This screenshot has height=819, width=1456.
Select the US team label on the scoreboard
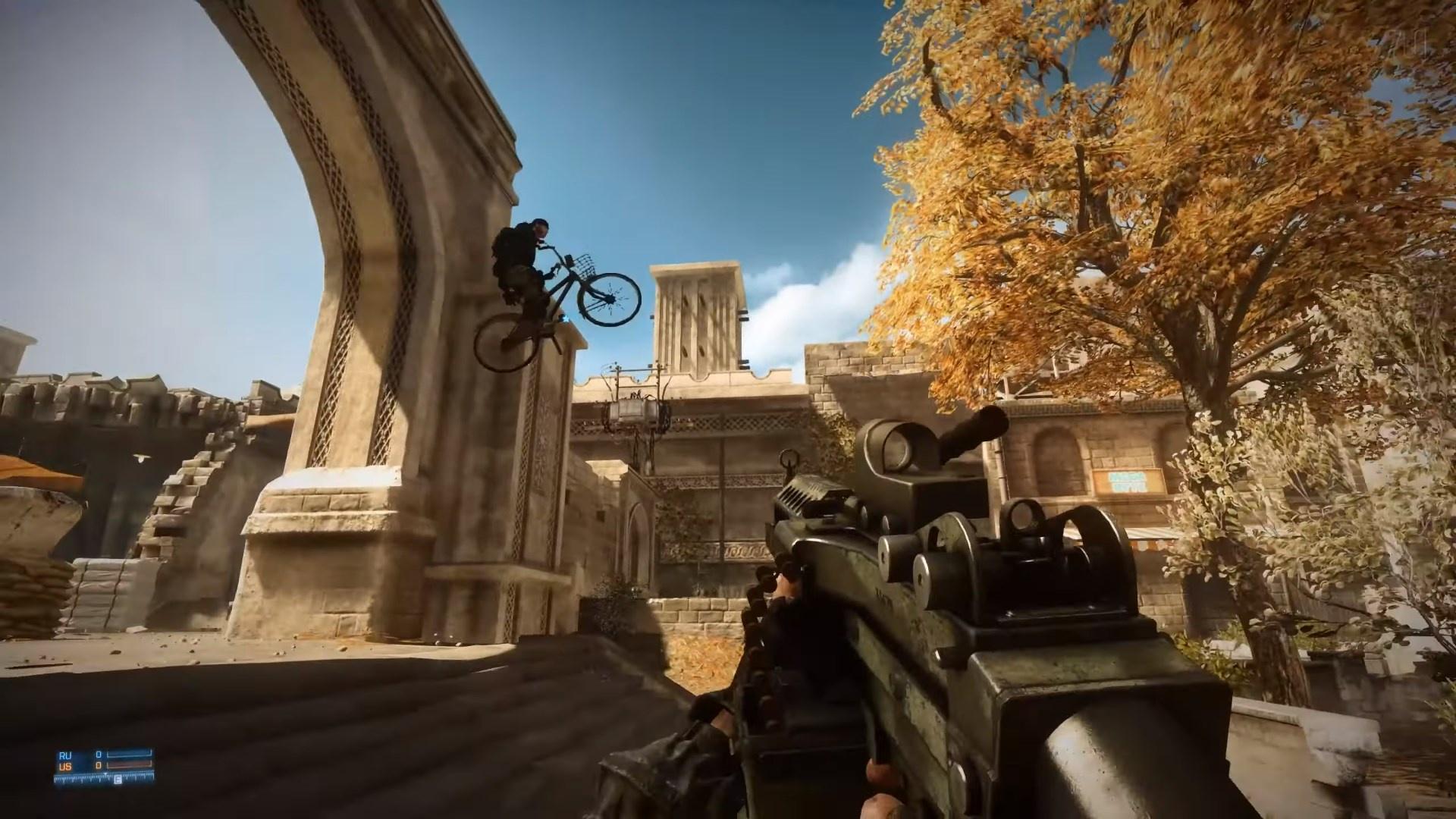coord(65,766)
